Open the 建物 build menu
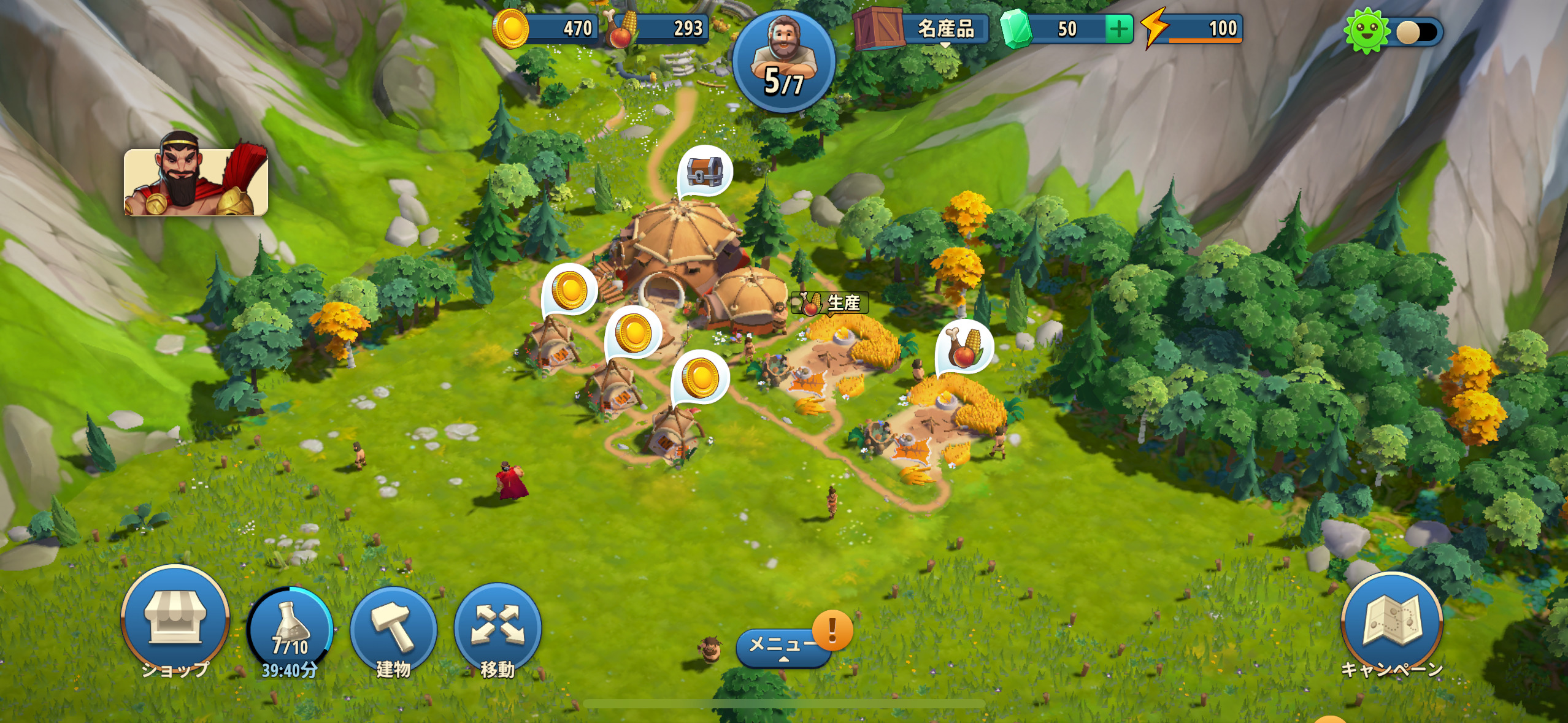The image size is (1568, 723). click(x=393, y=629)
